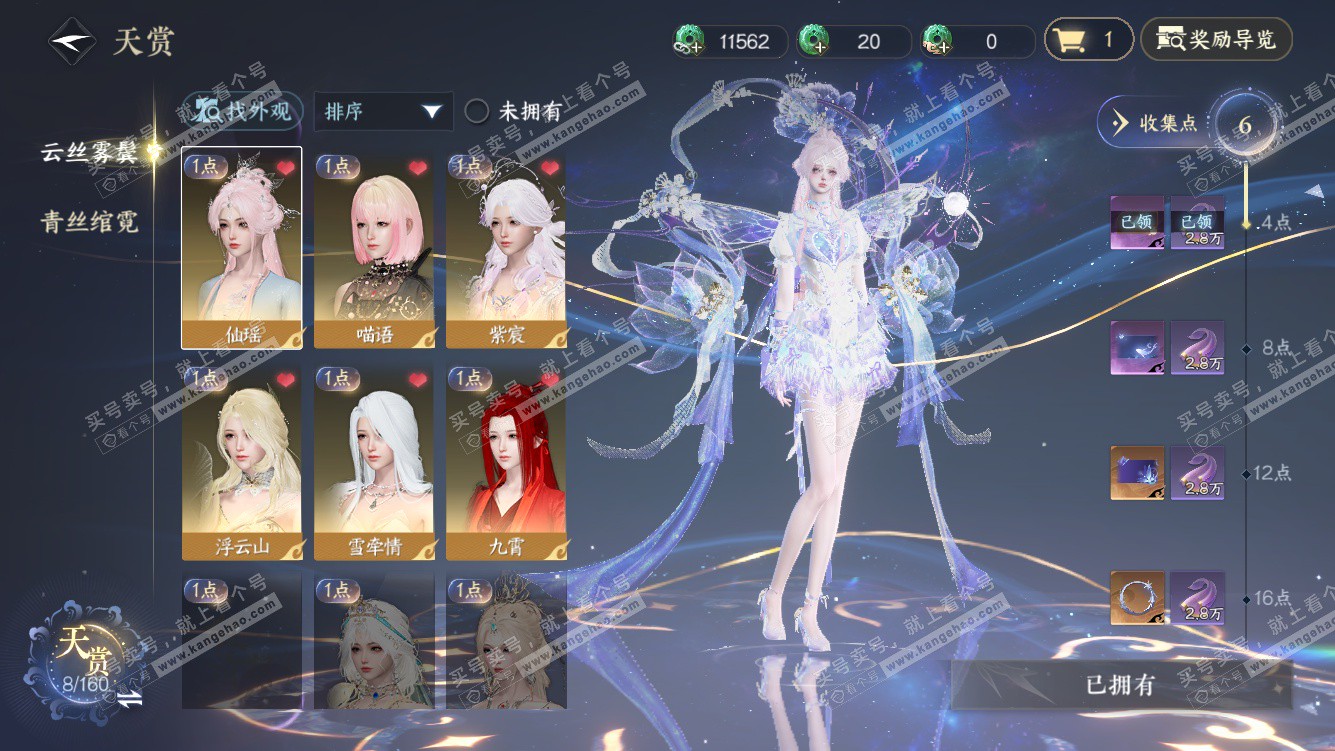This screenshot has width=1335, height=751.
Task: Select the 仙瑶 hairstyle card
Action: [x=241, y=248]
